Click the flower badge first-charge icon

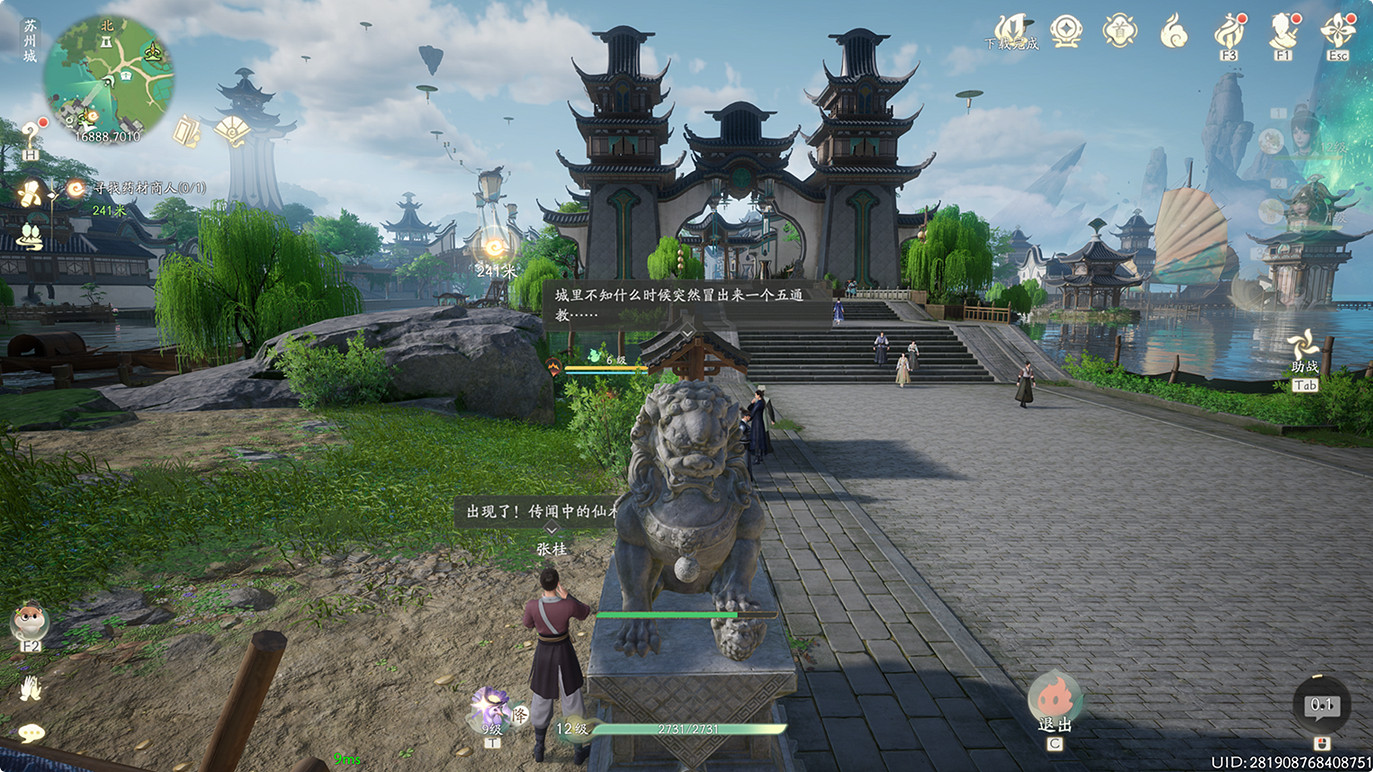pos(1119,30)
